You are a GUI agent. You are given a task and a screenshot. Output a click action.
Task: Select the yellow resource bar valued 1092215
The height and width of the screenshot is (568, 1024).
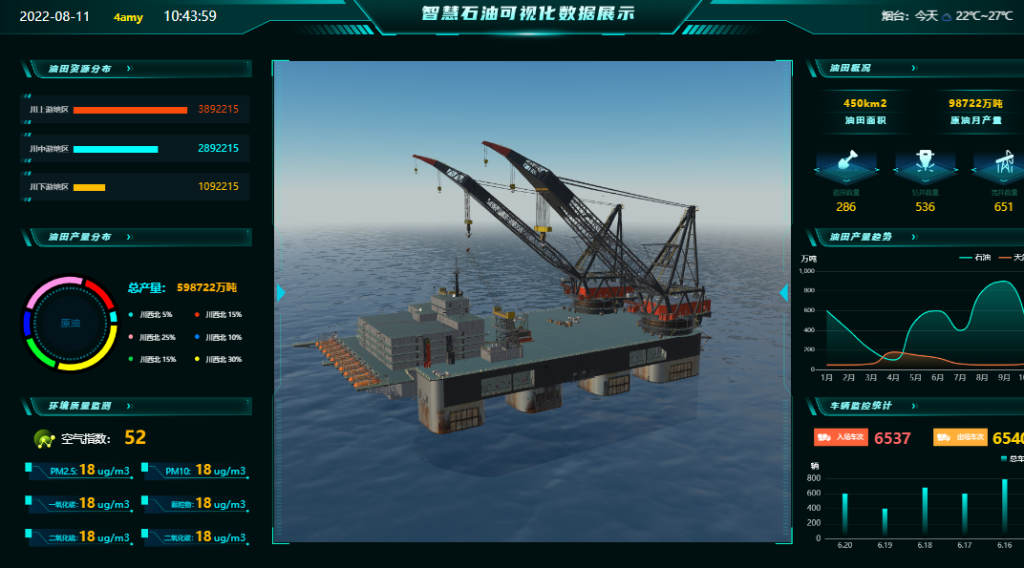(89, 187)
